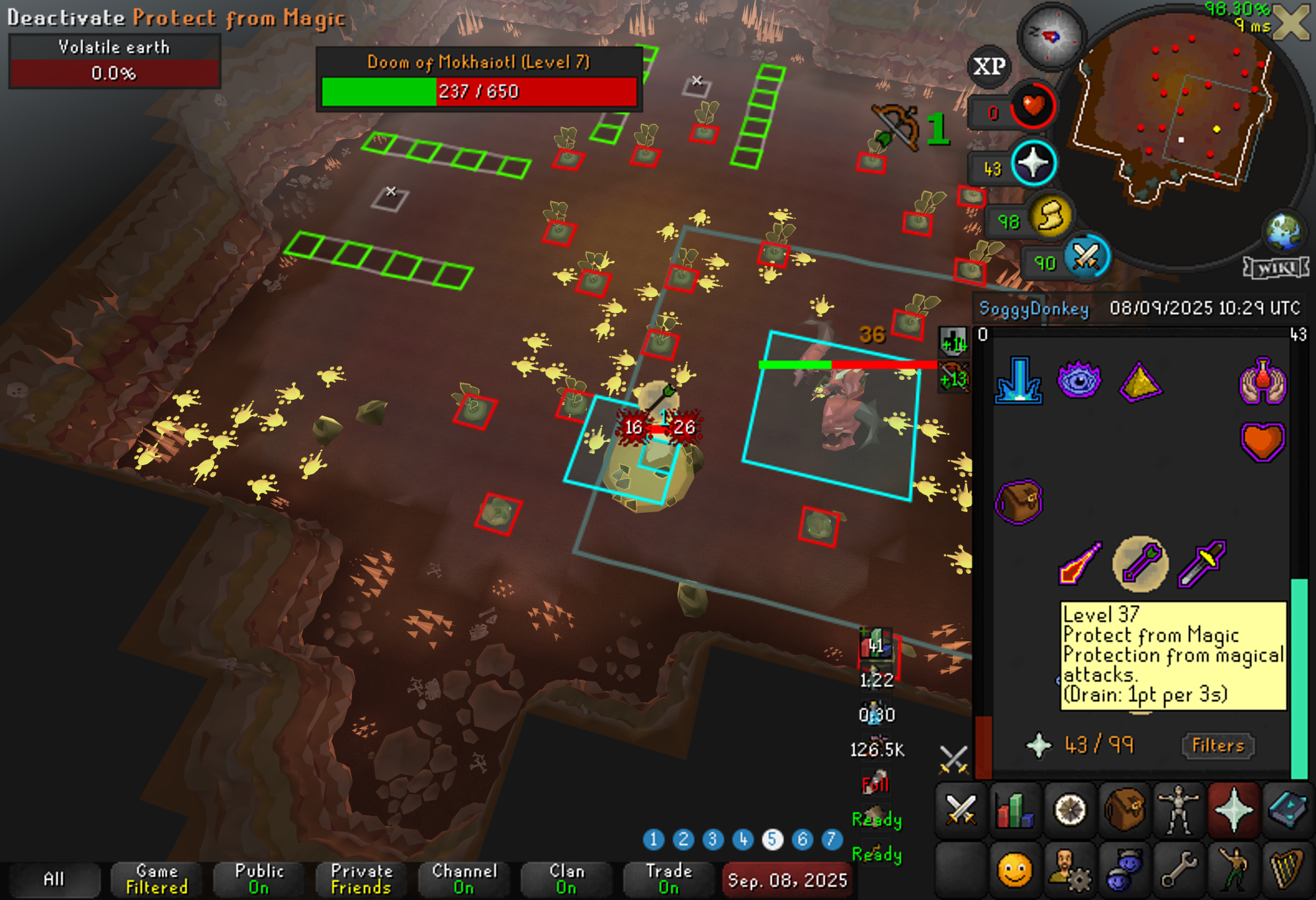The height and width of the screenshot is (900, 1316).
Task: Open the Spellbook tab
Action: coord(1288,809)
